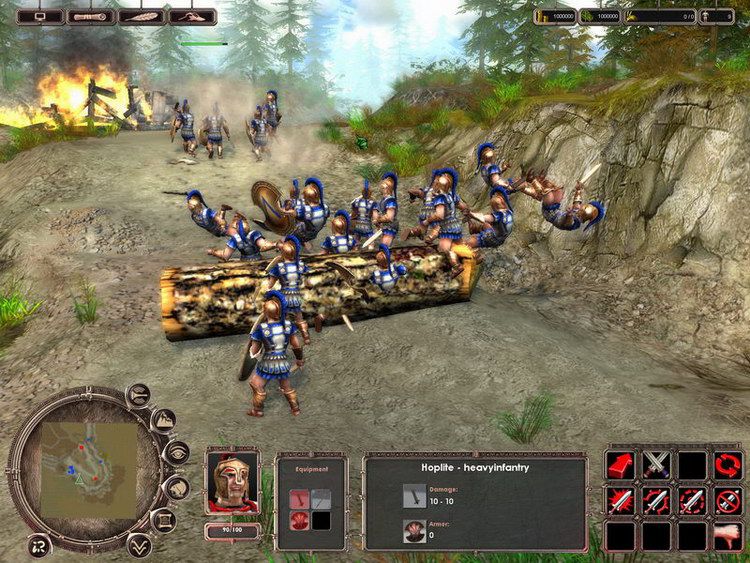The width and height of the screenshot is (750, 563).
Task: Click the scroll button beside the minimap
Action: [x=163, y=521]
